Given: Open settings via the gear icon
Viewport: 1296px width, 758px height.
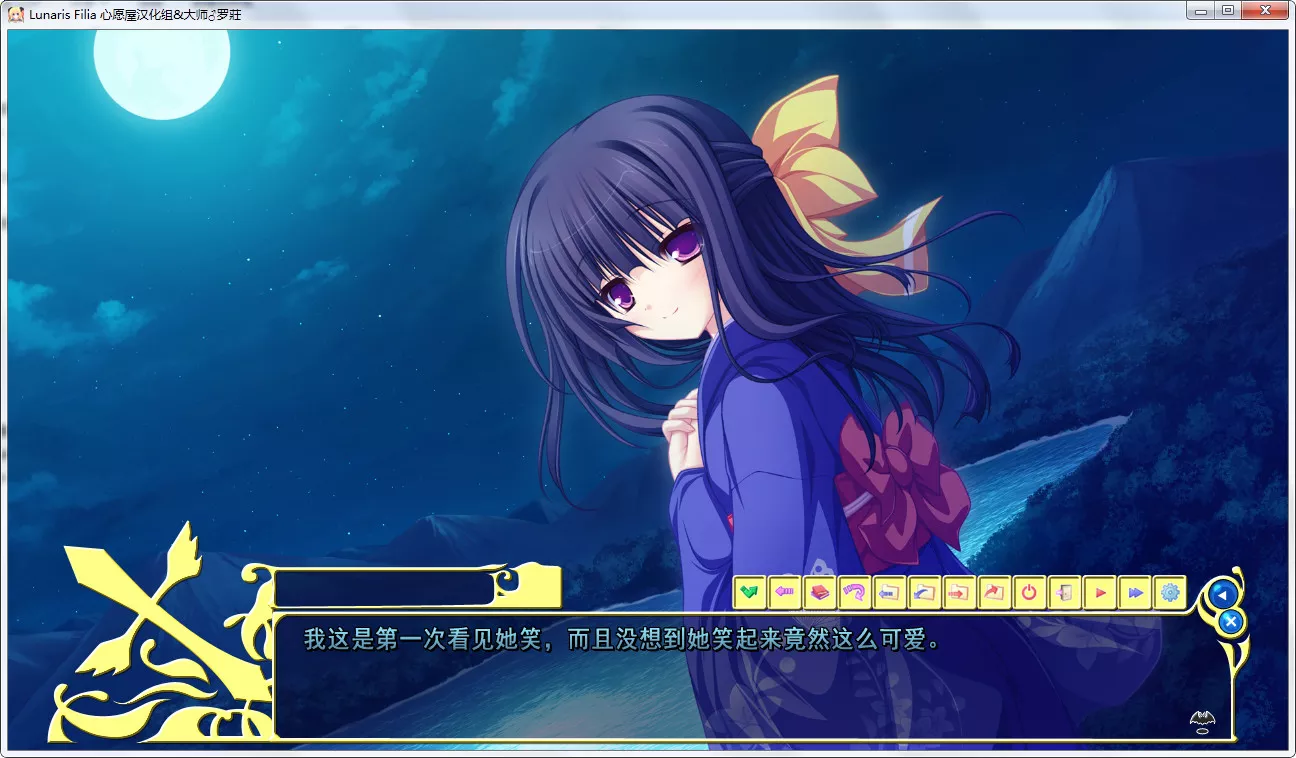Looking at the screenshot, I should pyautogui.click(x=1169, y=592).
